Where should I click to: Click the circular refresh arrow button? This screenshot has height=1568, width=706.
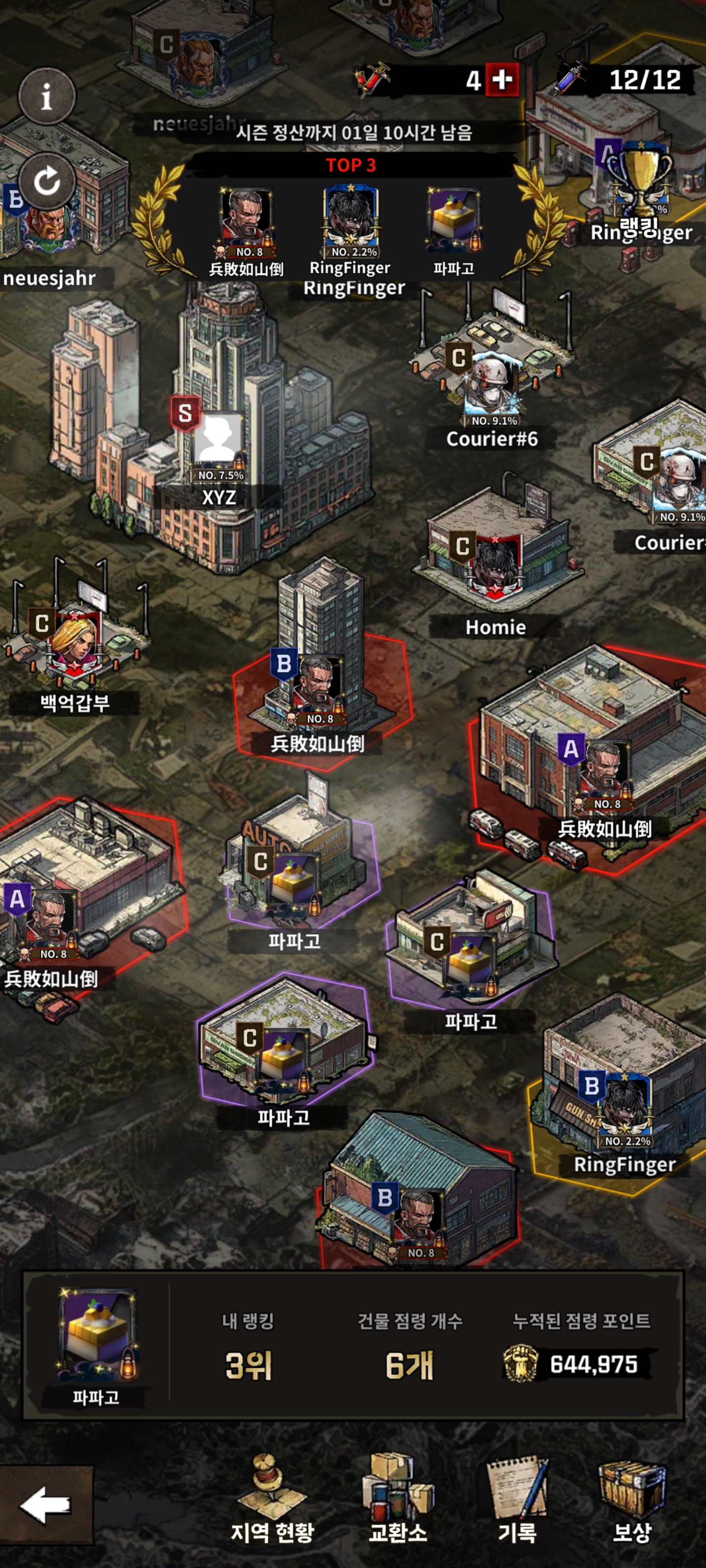click(x=47, y=181)
